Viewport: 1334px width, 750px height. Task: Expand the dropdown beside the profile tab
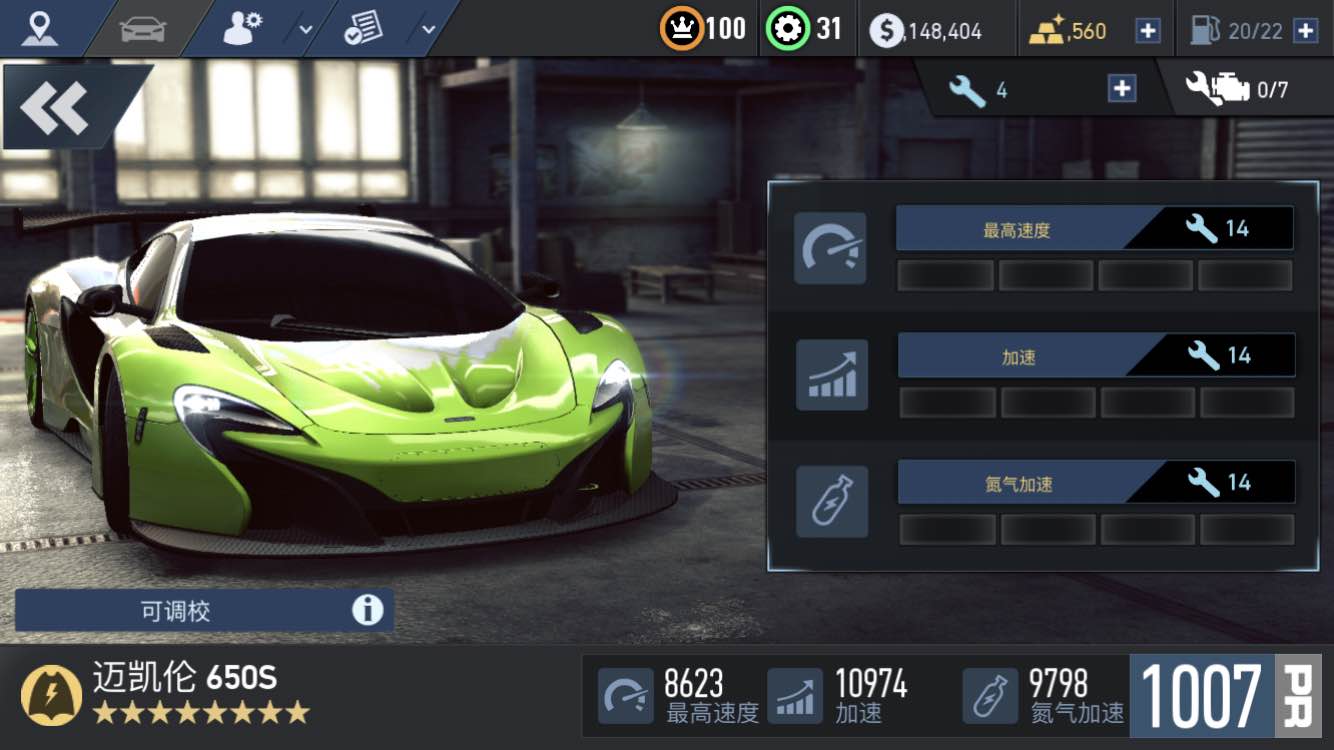(x=306, y=30)
